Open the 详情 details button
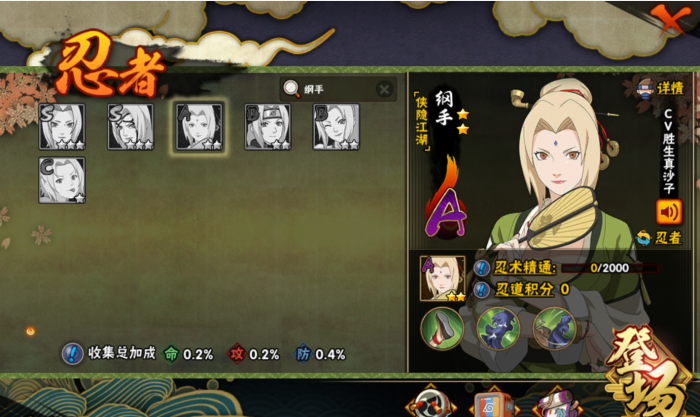This screenshot has width=700, height=417. (660, 87)
